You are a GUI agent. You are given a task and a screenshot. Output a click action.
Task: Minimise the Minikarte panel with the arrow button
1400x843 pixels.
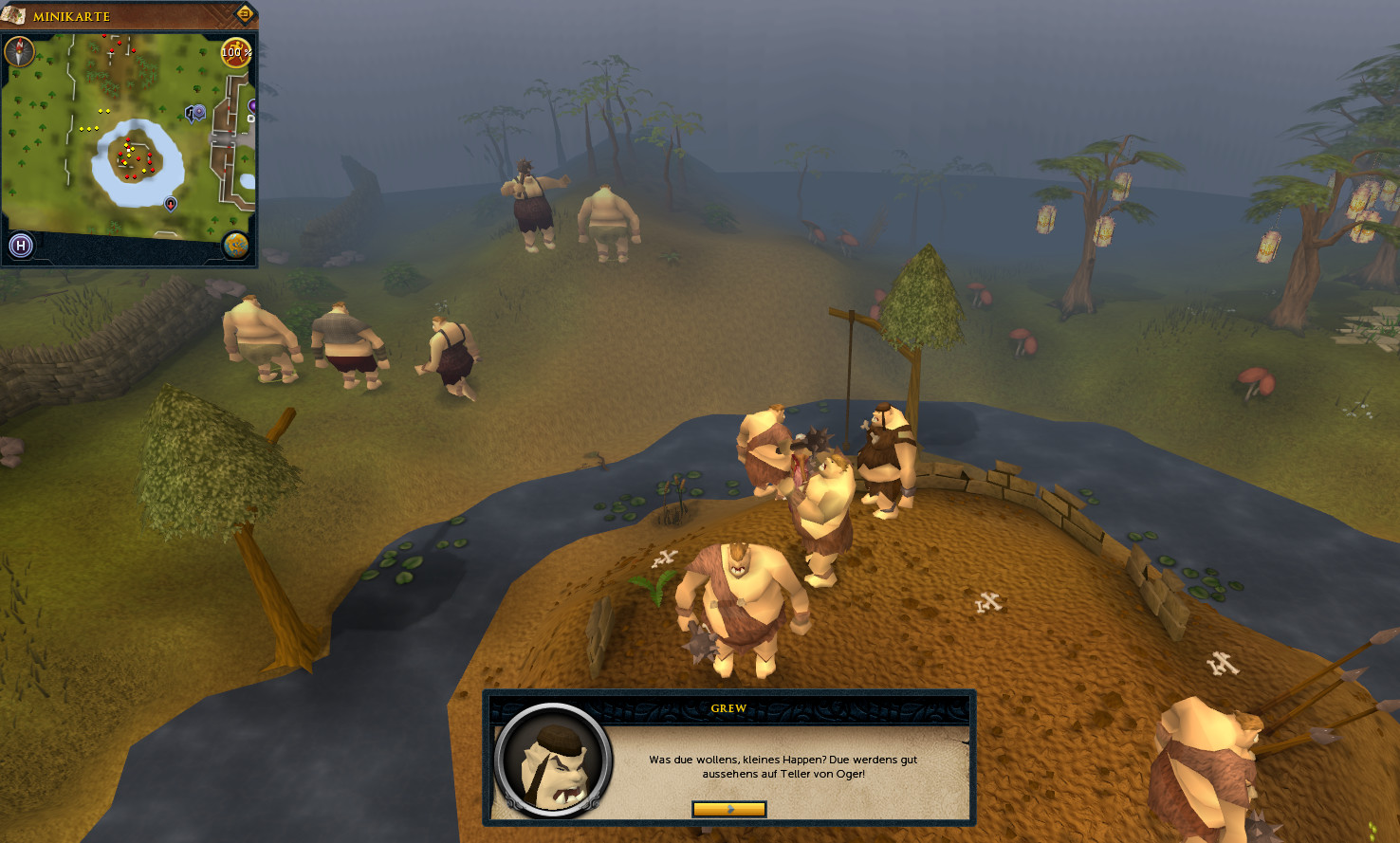[244, 14]
